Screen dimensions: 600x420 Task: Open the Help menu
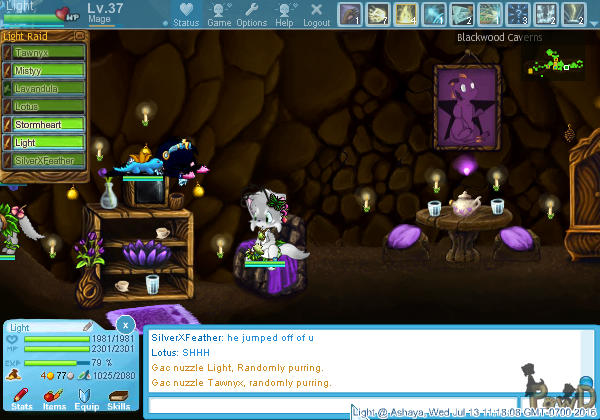tap(285, 14)
